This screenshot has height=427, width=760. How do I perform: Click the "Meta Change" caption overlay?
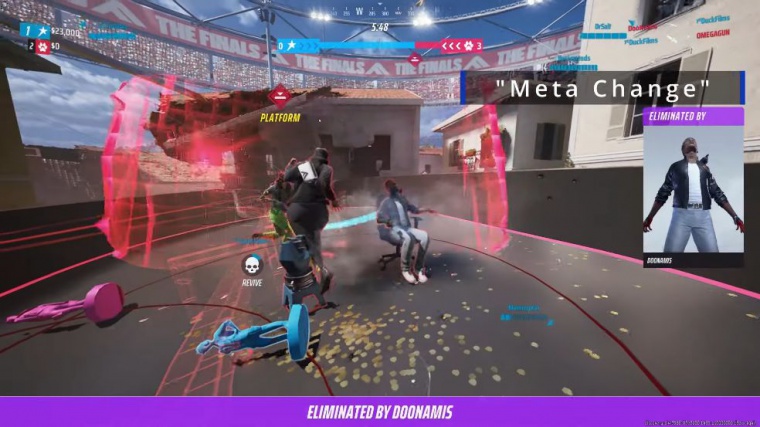point(608,88)
